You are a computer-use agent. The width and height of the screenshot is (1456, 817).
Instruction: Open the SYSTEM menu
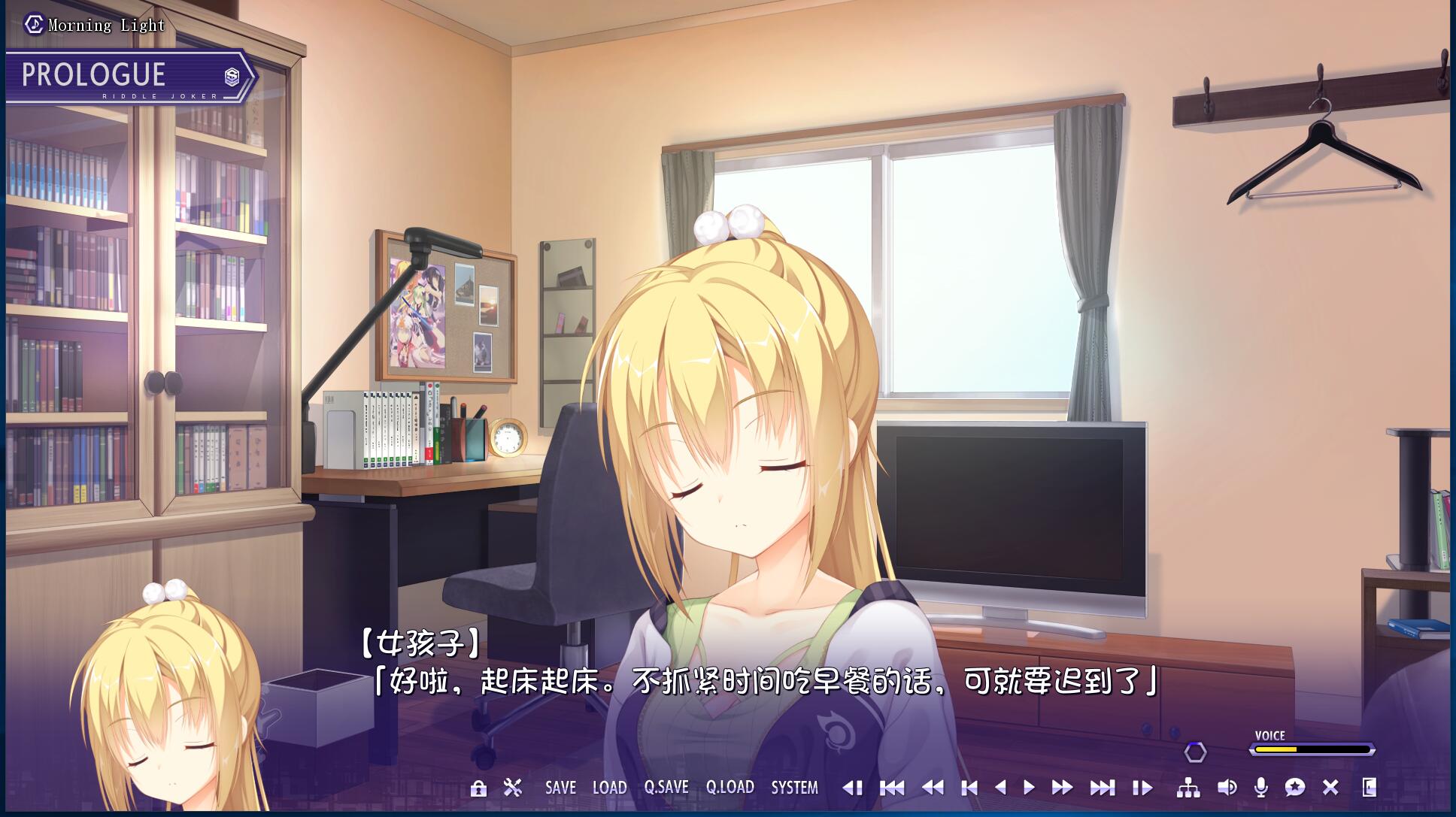point(794,788)
